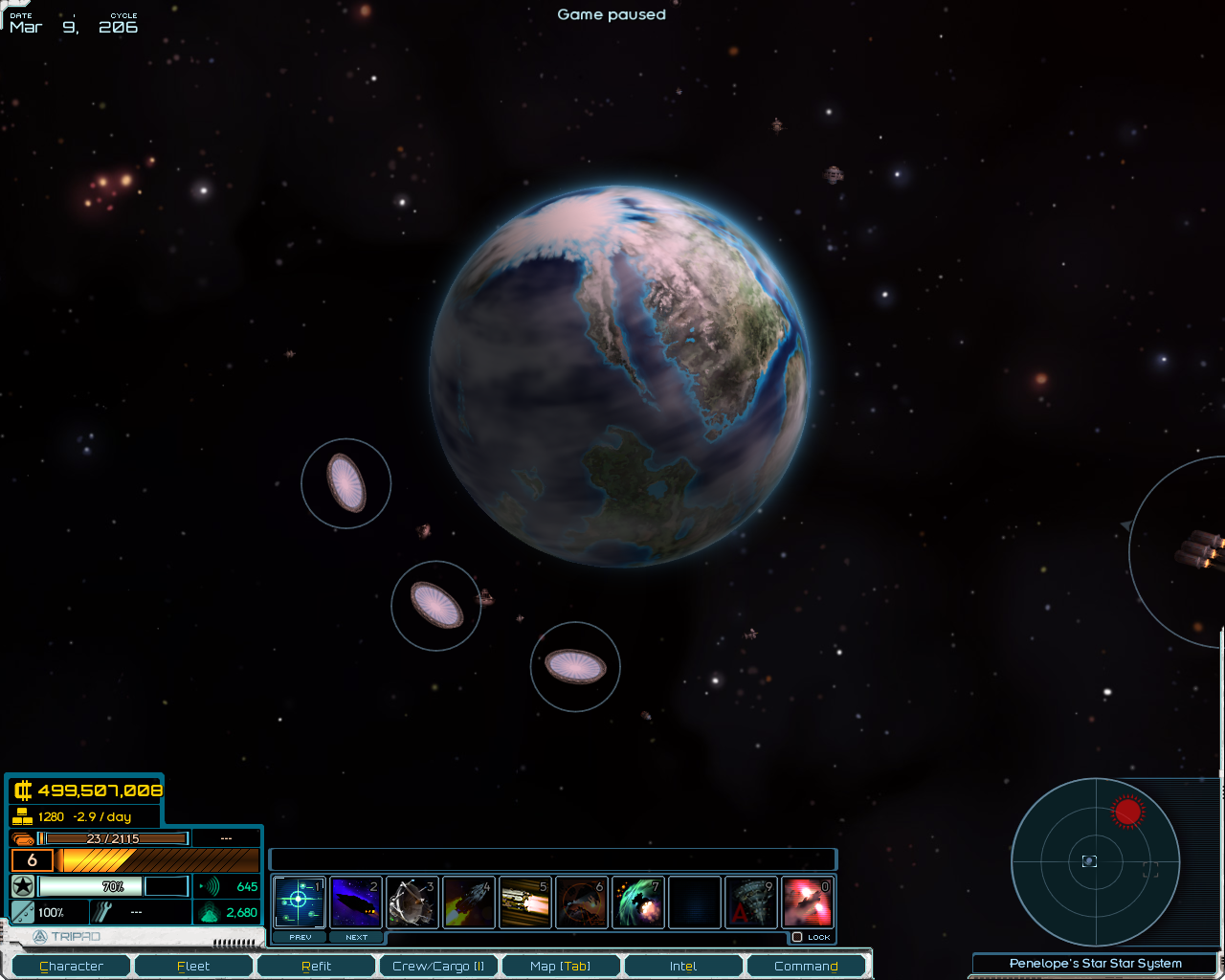1225x980 pixels.
Task: Open the Character screen
Action: 71,966
